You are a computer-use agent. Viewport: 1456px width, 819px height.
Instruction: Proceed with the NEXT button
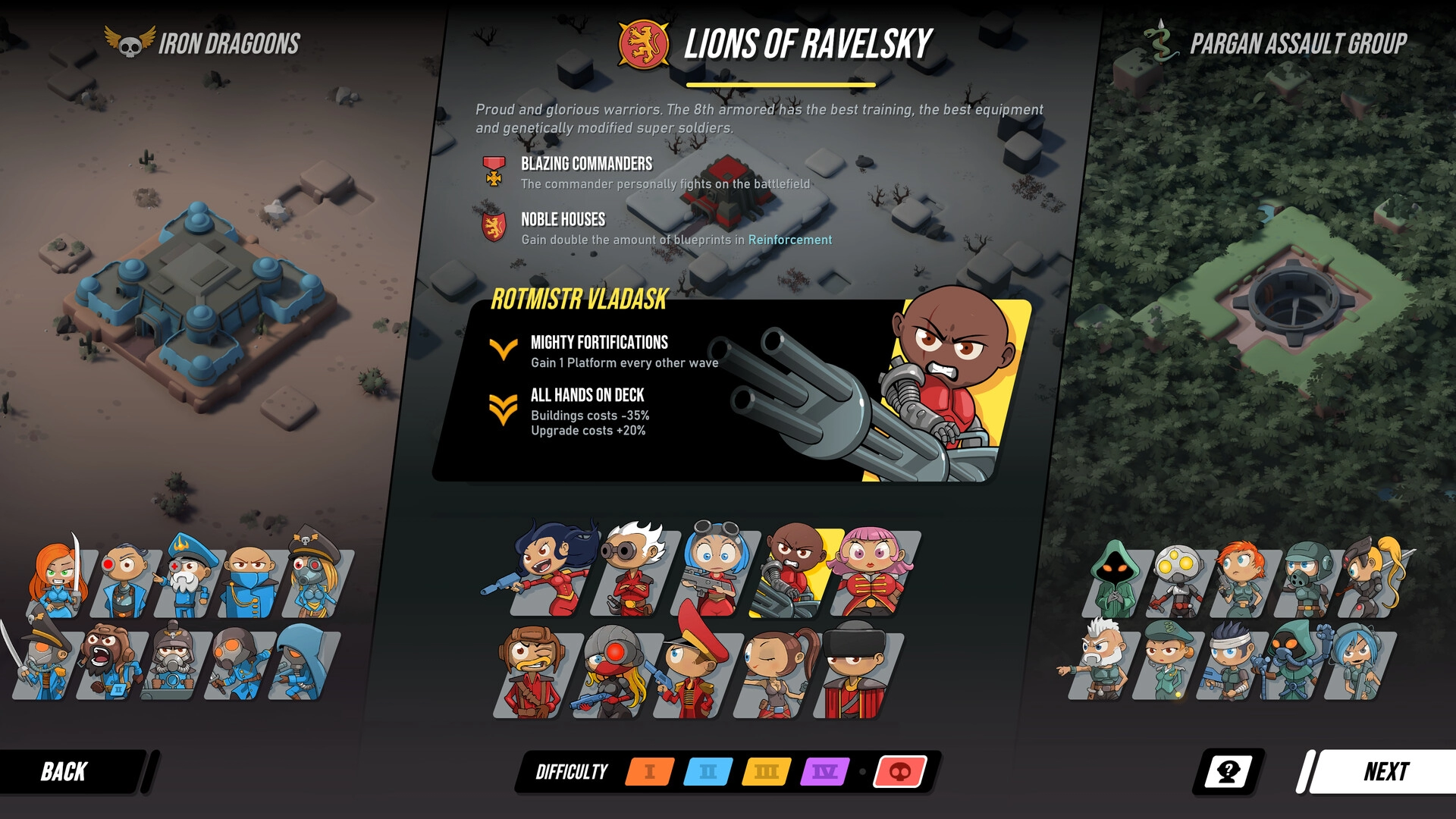tap(1385, 772)
